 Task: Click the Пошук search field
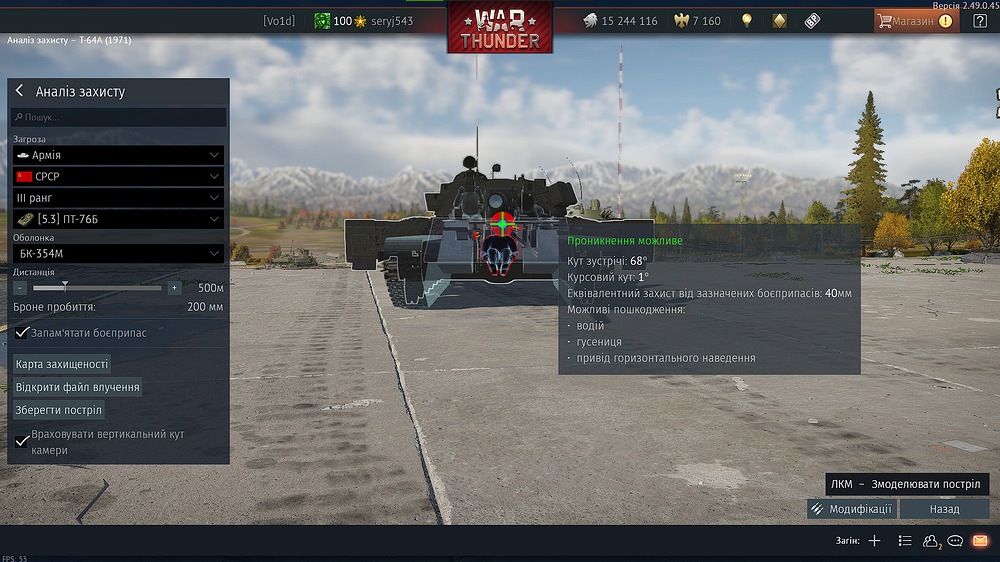[120, 118]
